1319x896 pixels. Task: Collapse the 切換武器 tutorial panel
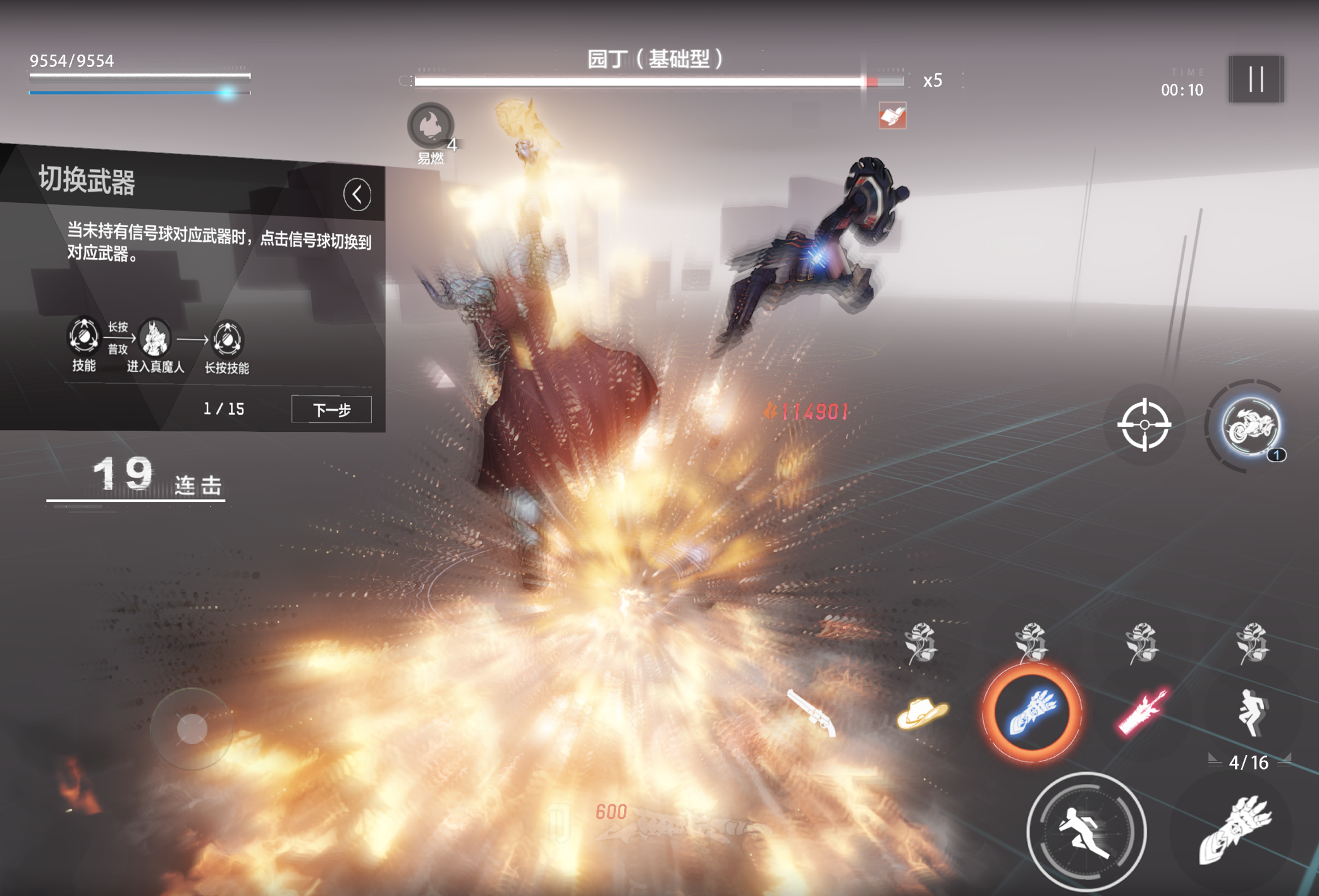(357, 194)
